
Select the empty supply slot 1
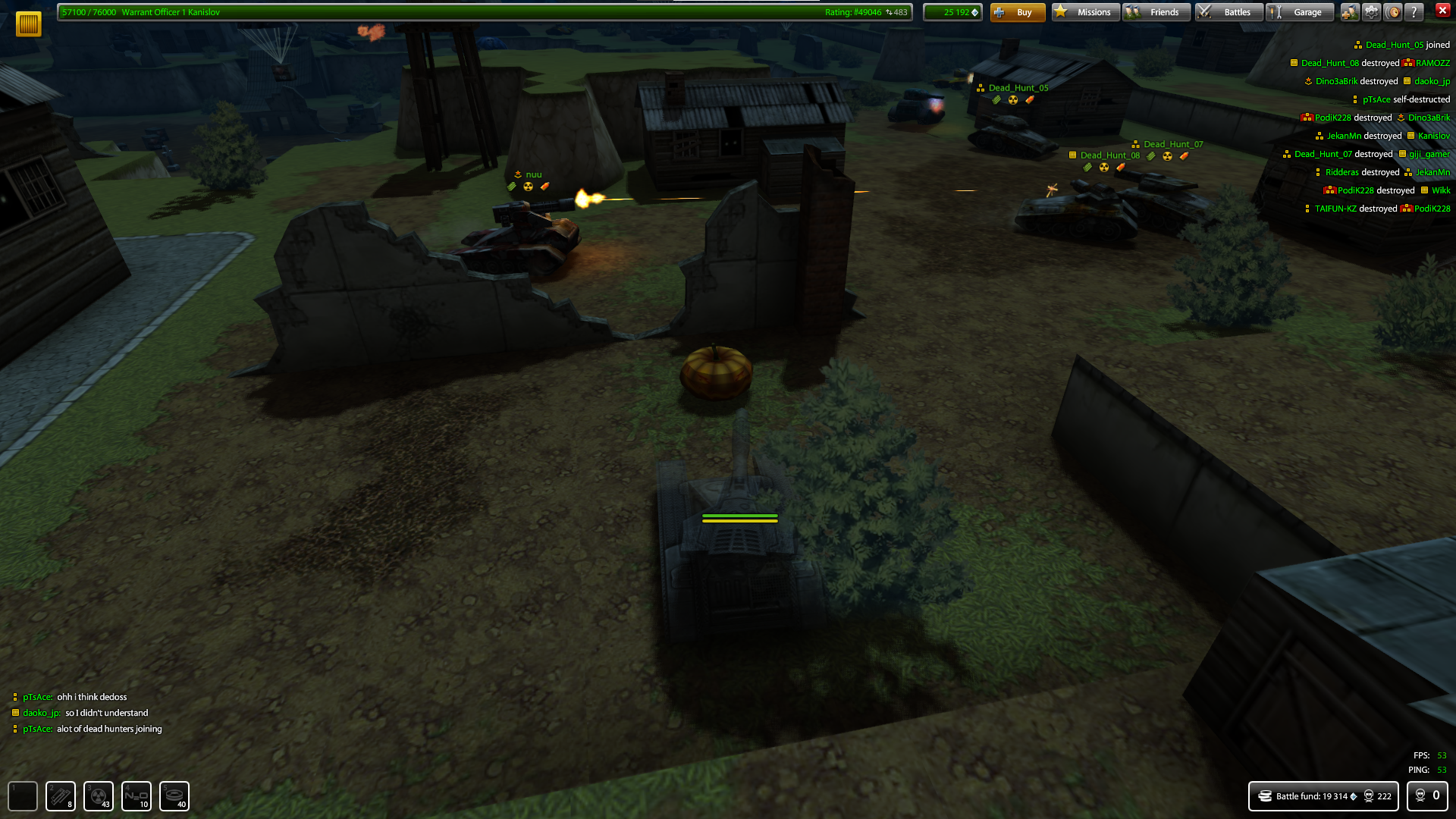point(22,796)
